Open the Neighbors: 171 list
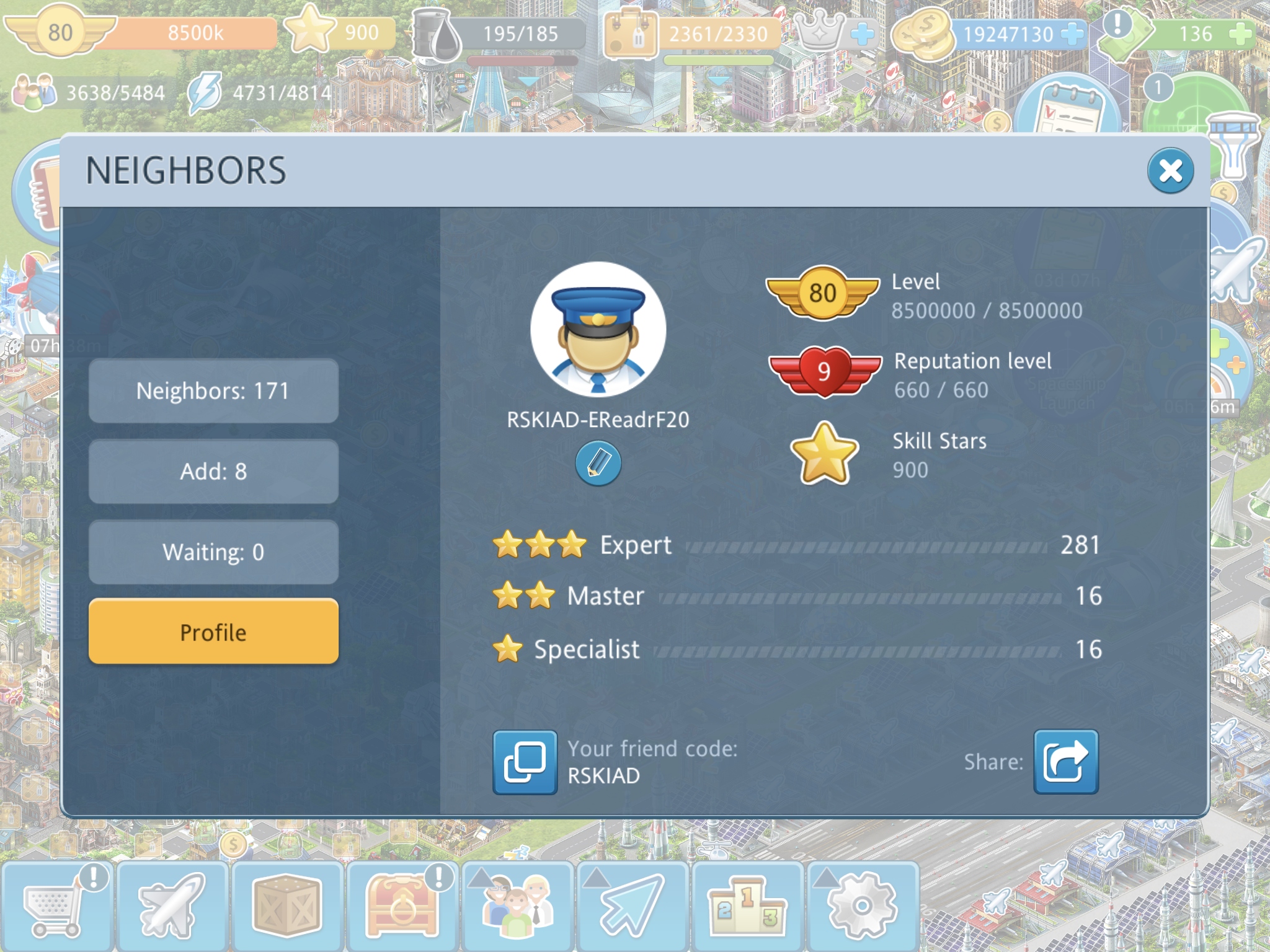 point(213,391)
